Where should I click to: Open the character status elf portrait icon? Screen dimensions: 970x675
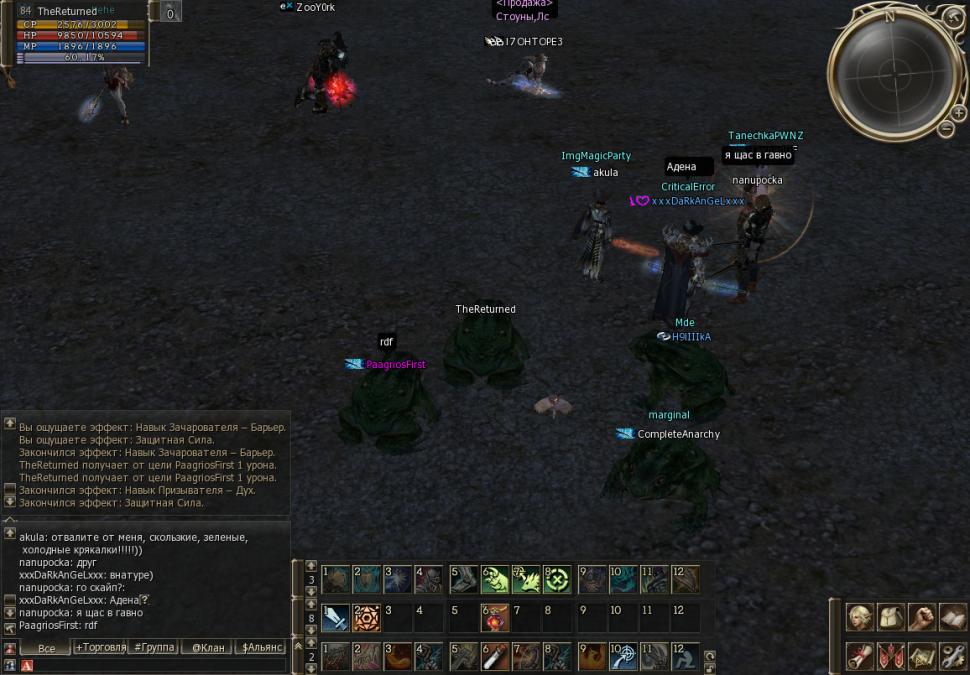(860, 618)
